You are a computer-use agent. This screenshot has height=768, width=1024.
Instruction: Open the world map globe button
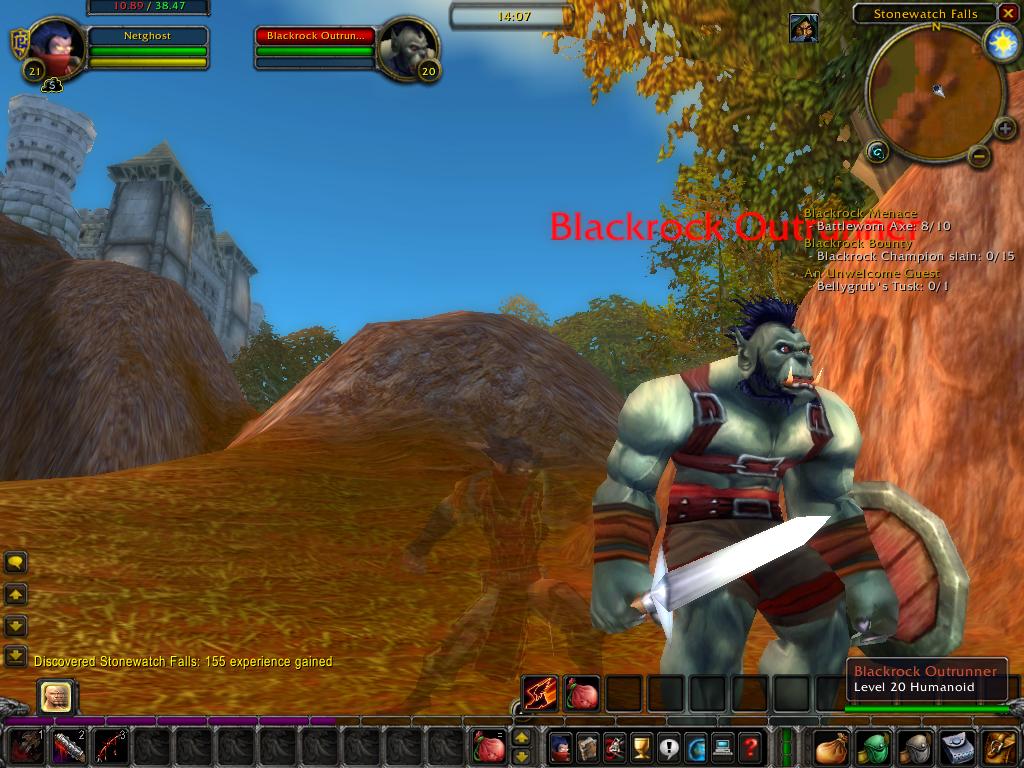click(x=696, y=747)
